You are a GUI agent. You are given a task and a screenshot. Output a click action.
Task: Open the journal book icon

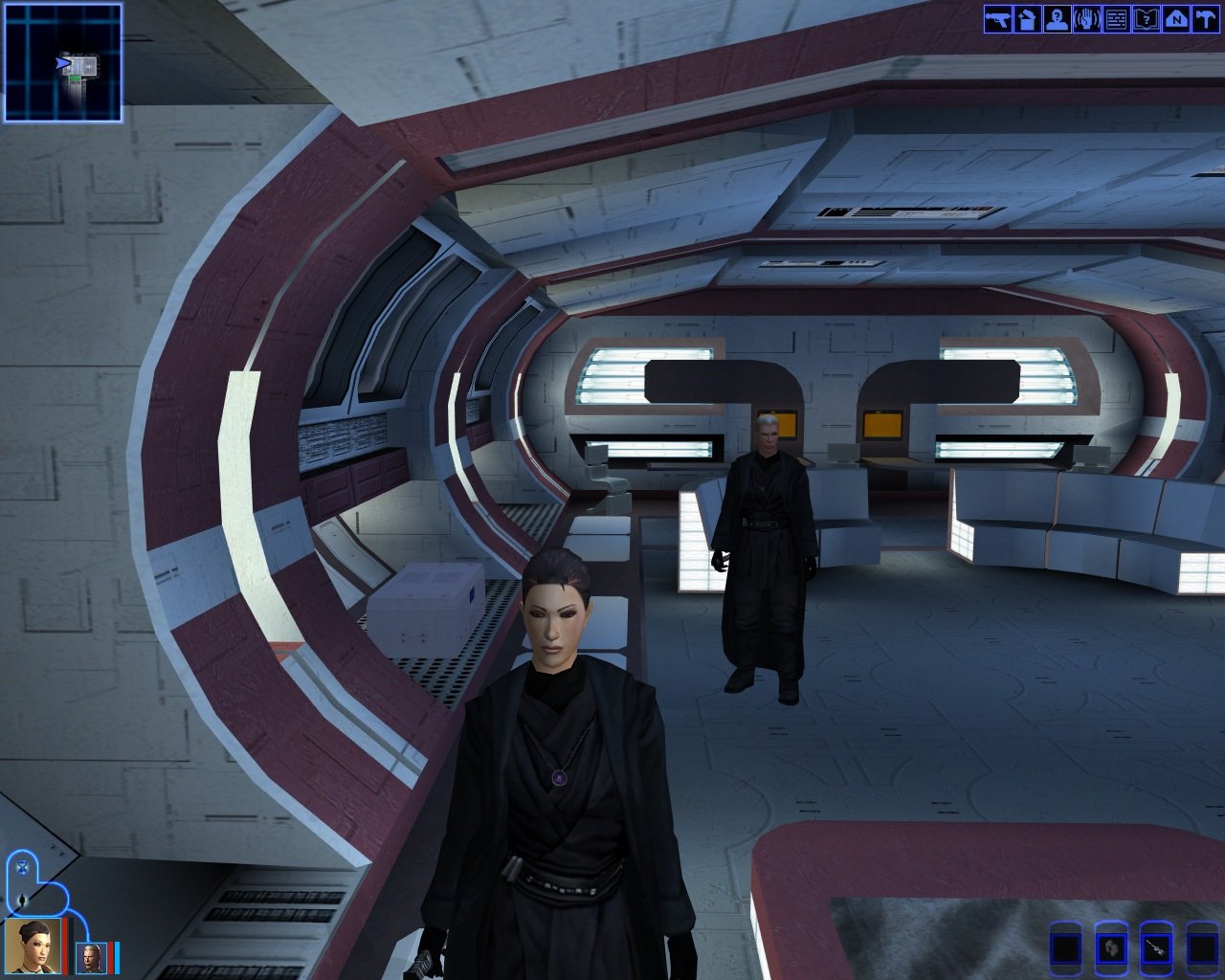click(1146, 19)
